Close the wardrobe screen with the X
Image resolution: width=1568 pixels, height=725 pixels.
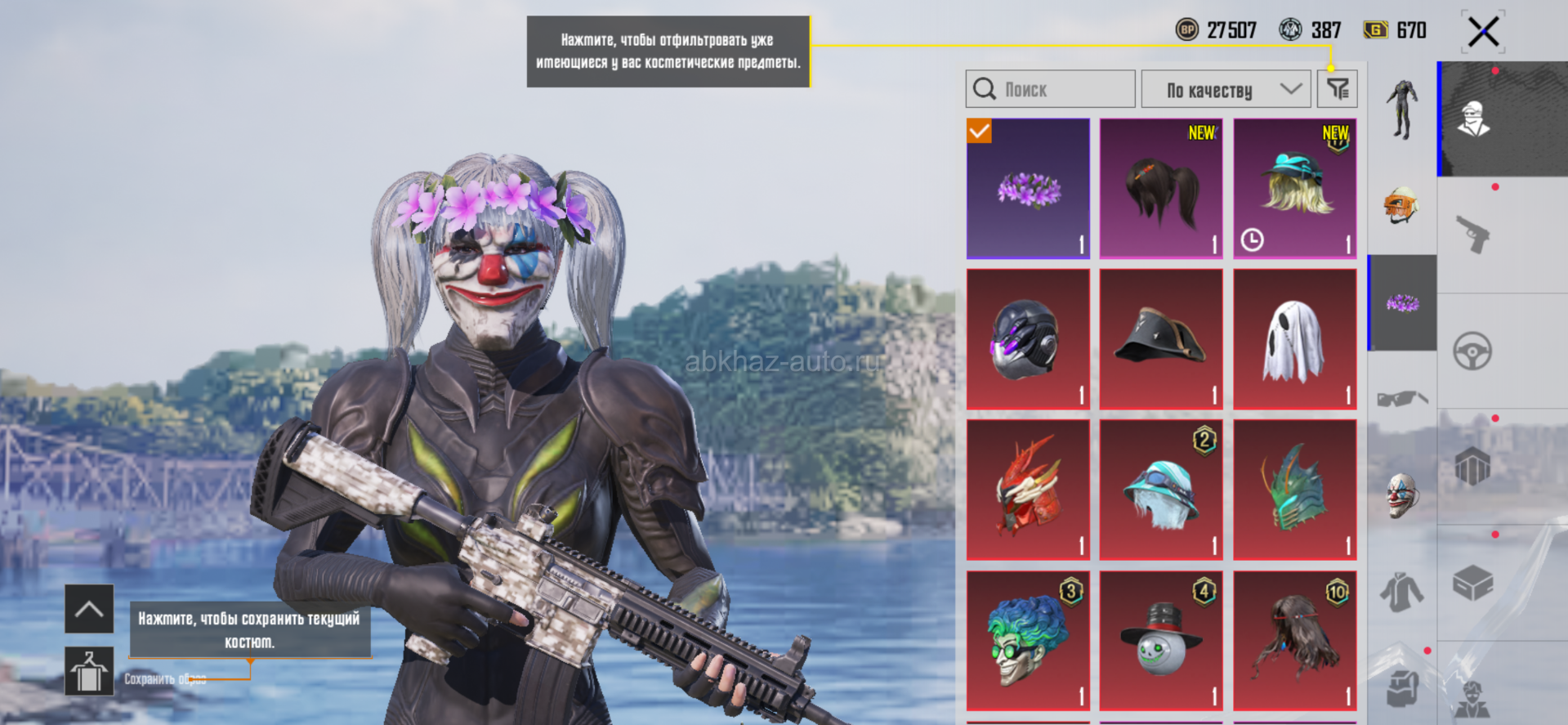tap(1482, 33)
